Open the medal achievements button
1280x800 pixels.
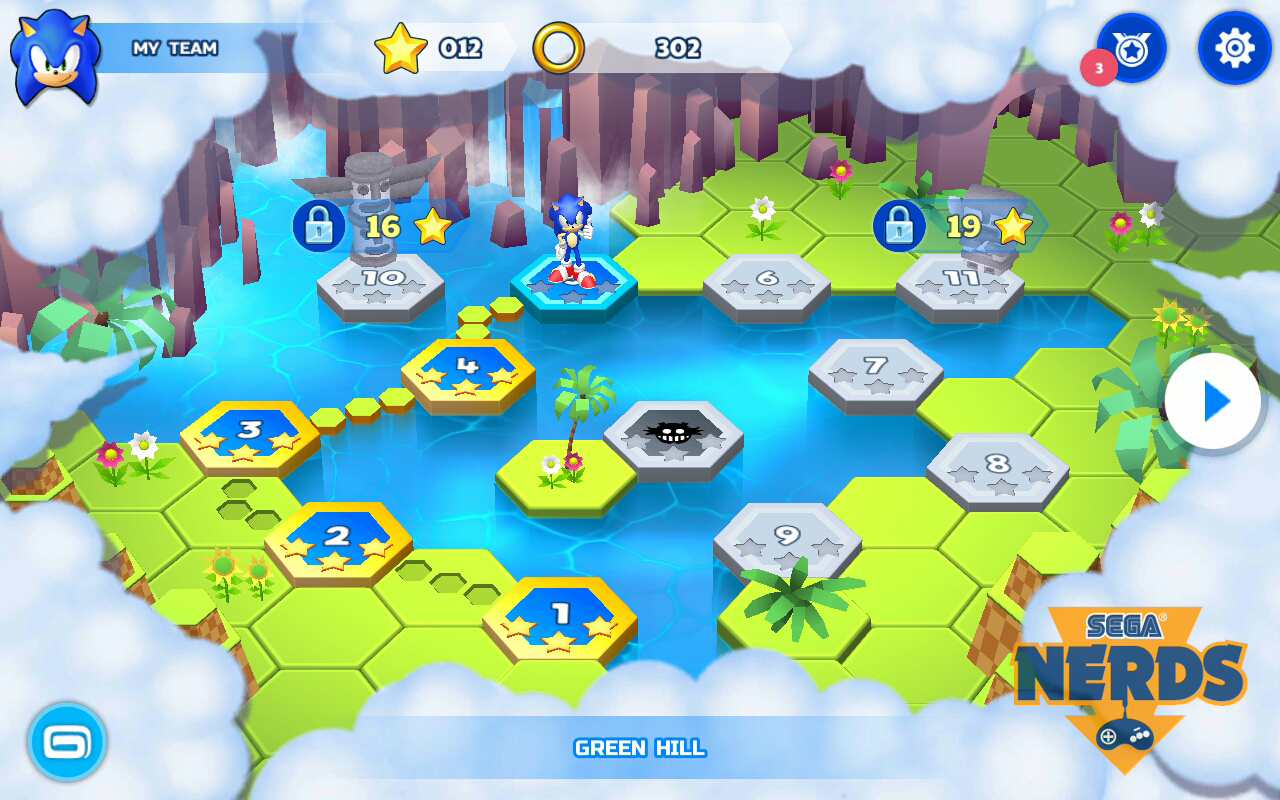(1132, 48)
